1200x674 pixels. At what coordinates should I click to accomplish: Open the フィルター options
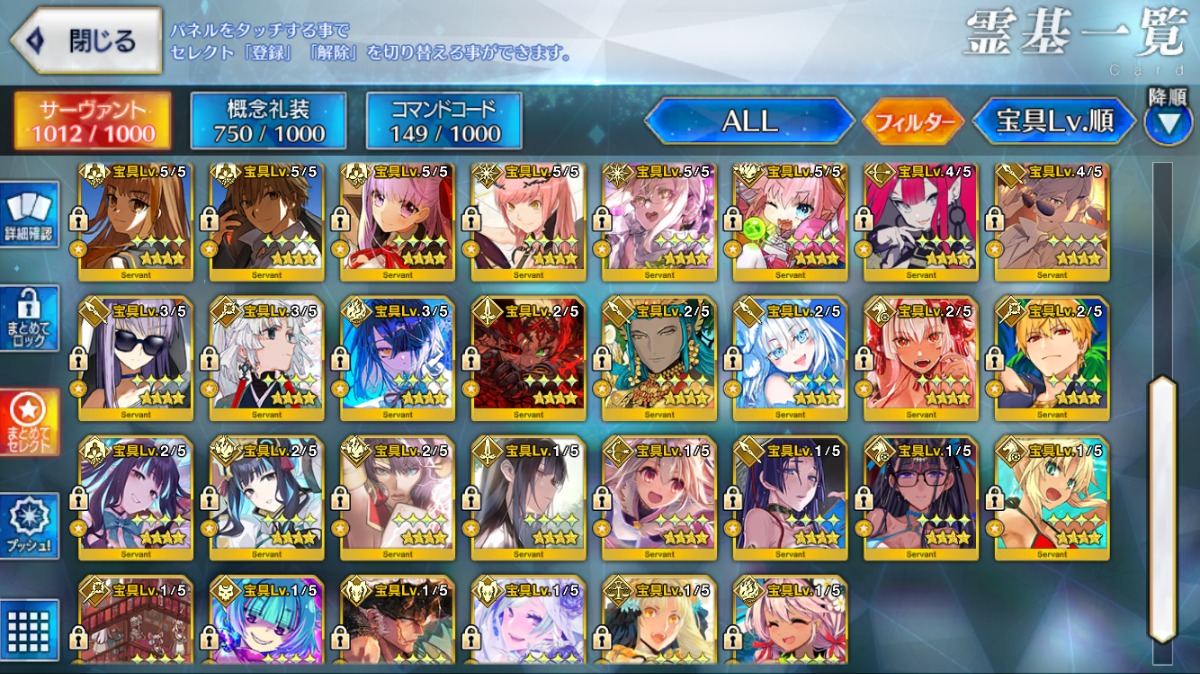[x=913, y=122]
